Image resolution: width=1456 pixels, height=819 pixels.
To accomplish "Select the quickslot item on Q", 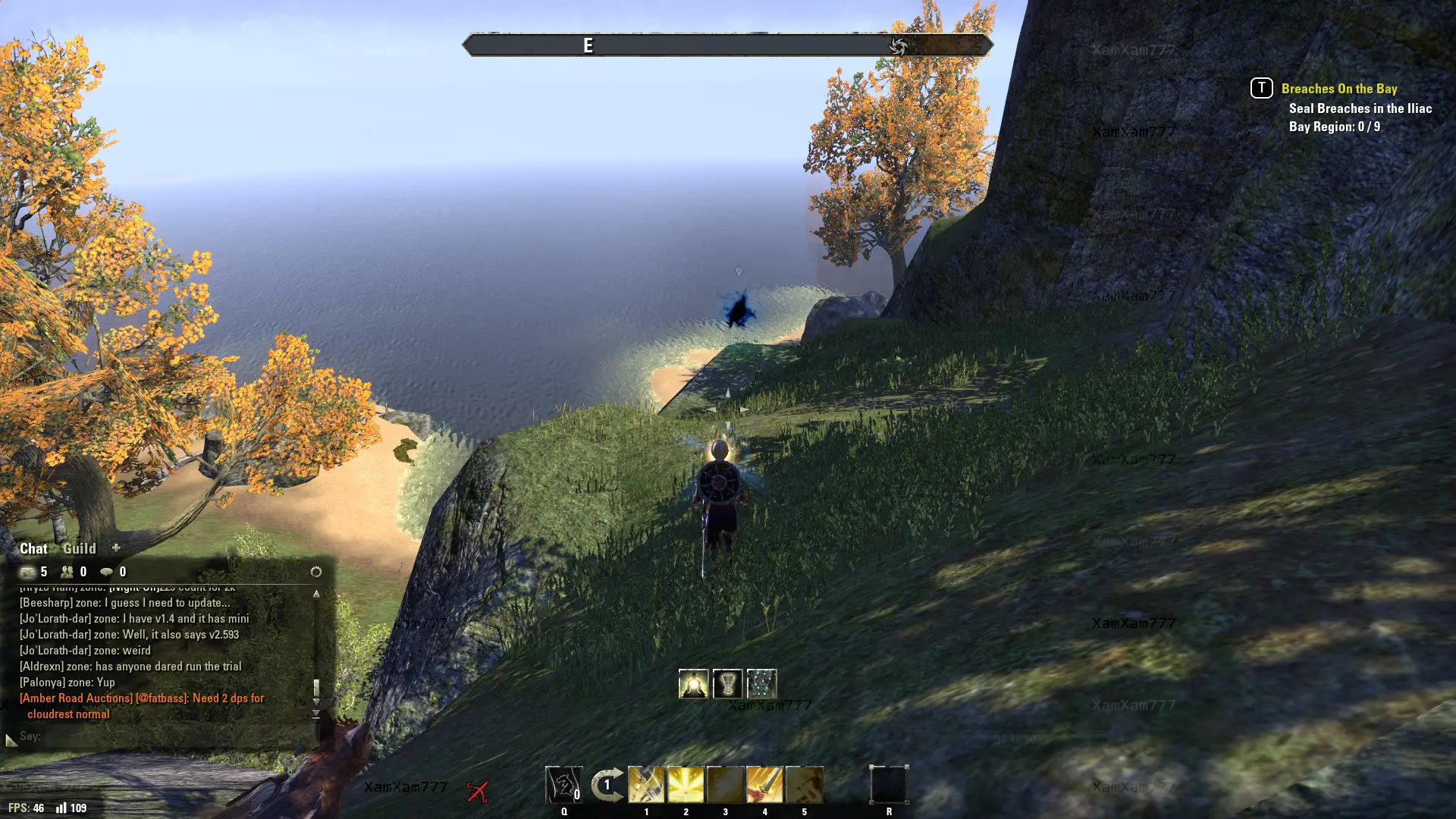I will click(x=563, y=785).
